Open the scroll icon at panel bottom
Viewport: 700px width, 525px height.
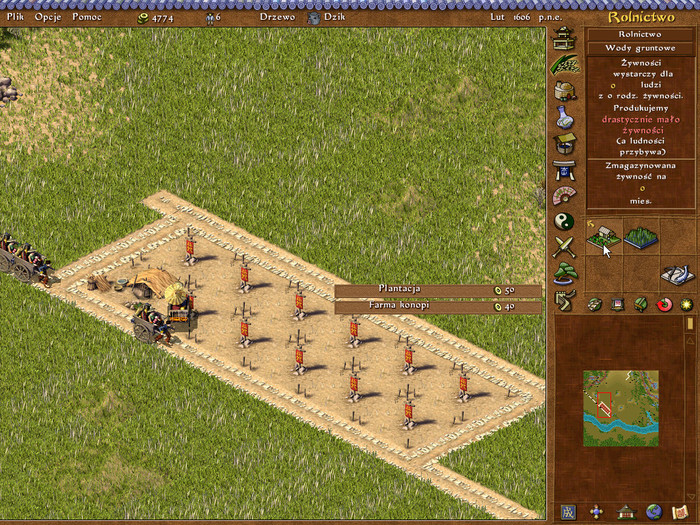(x=682, y=512)
